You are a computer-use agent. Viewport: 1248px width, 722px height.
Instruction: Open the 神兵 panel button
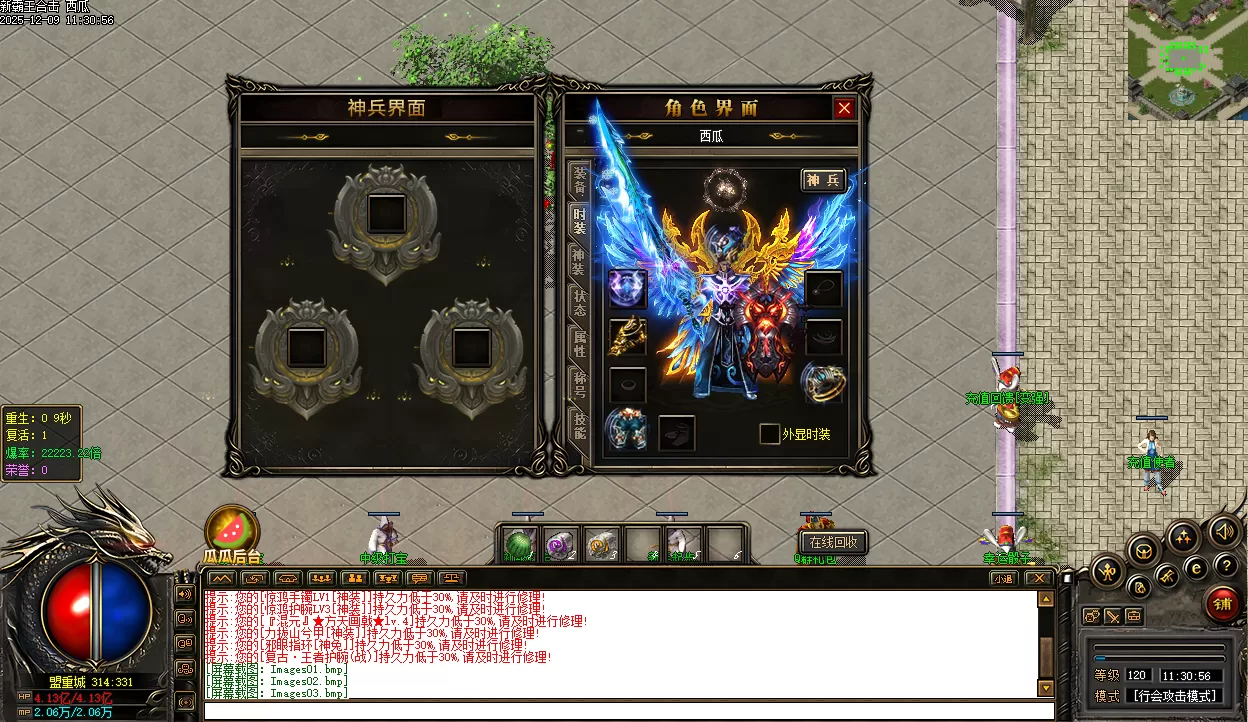[x=824, y=180]
